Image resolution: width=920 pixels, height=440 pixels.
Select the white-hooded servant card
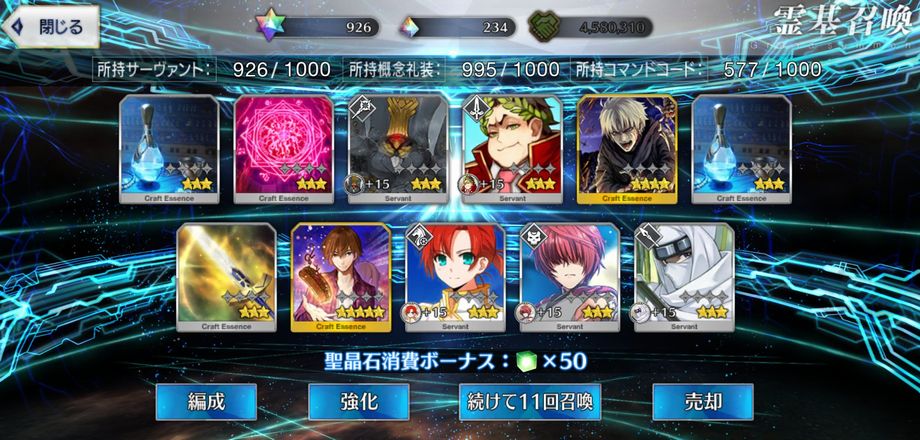pyautogui.click(x=684, y=277)
